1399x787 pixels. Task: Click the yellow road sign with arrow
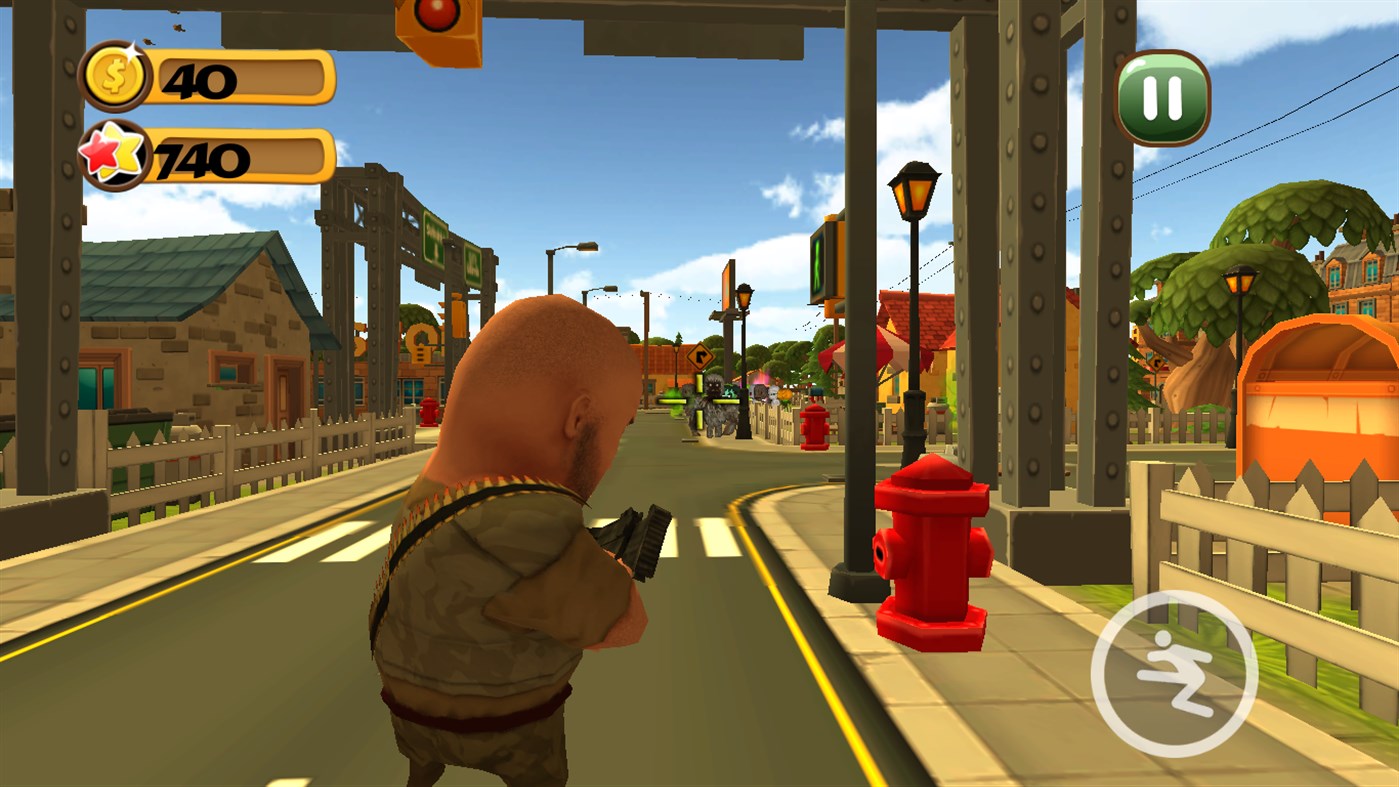click(700, 358)
